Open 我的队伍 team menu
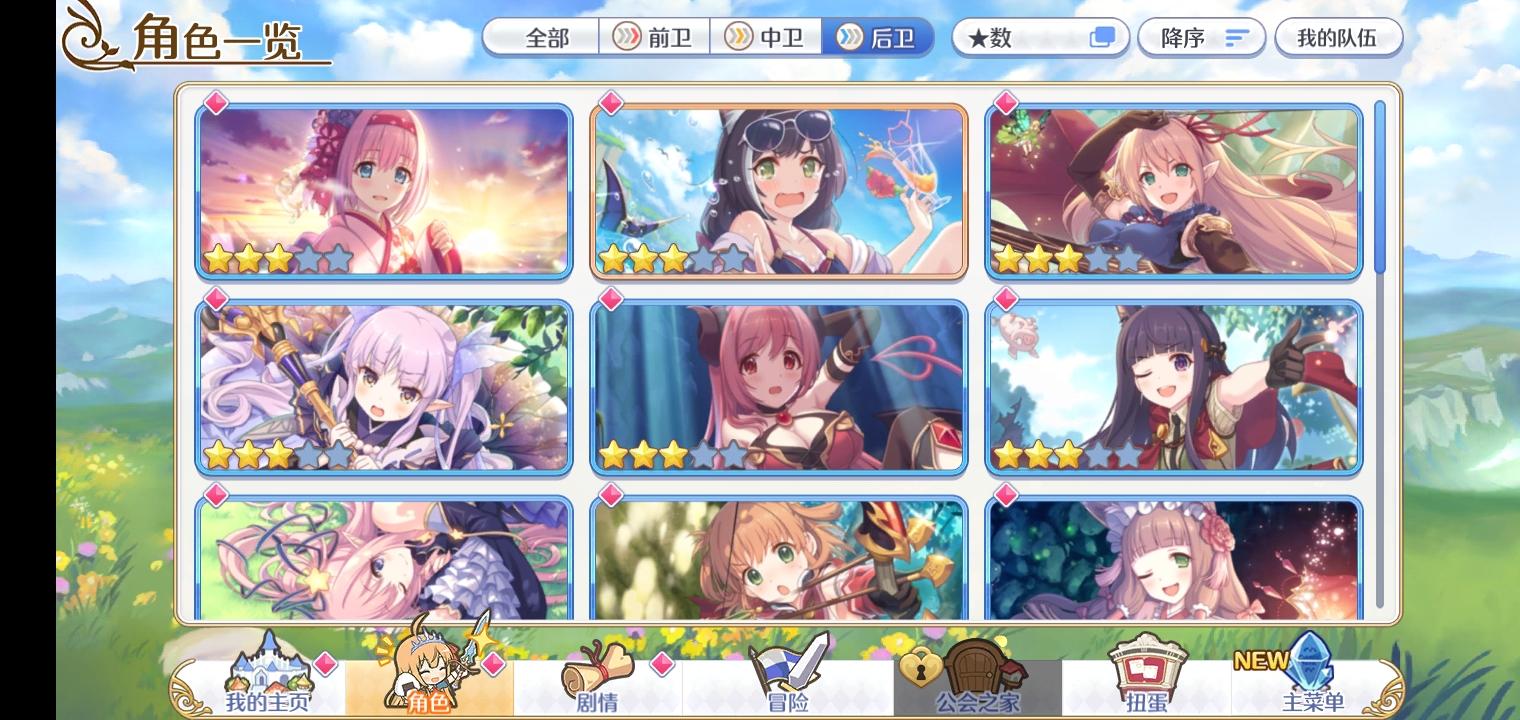This screenshot has height=720, width=1520. 1340,37
